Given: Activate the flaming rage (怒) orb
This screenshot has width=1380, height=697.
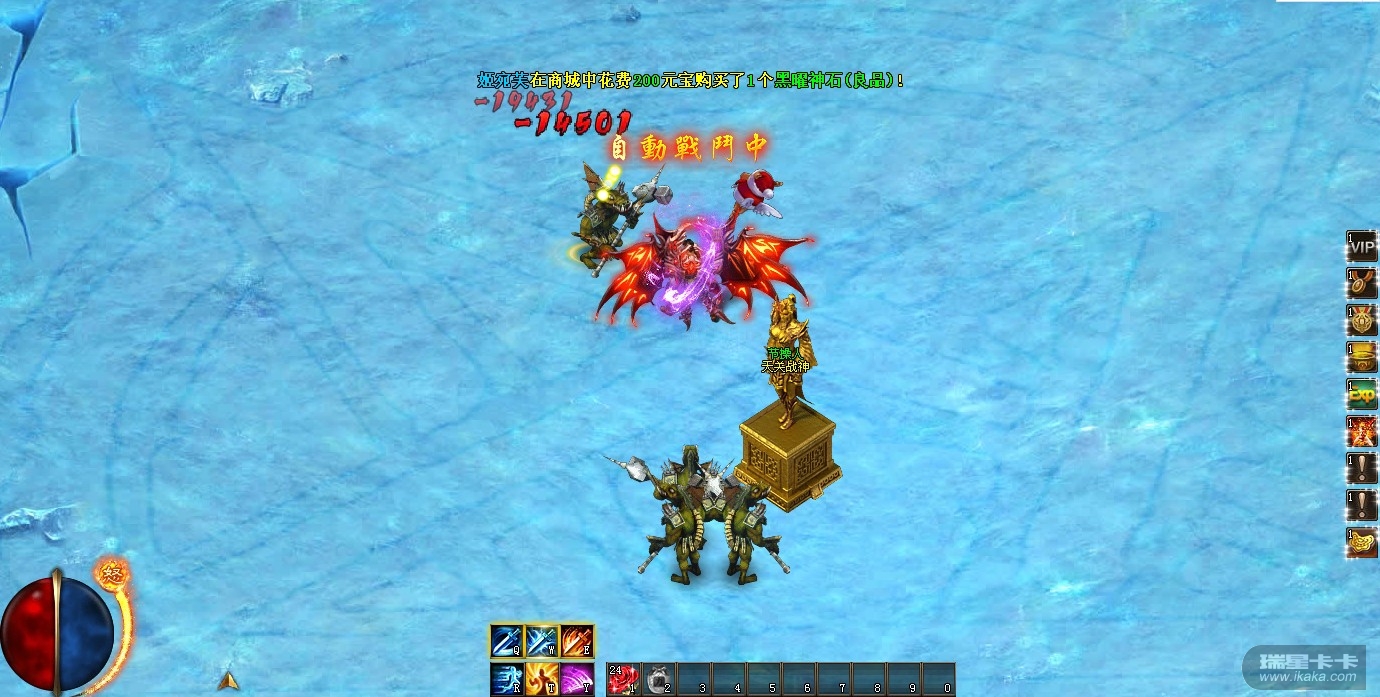Looking at the screenshot, I should [111, 575].
